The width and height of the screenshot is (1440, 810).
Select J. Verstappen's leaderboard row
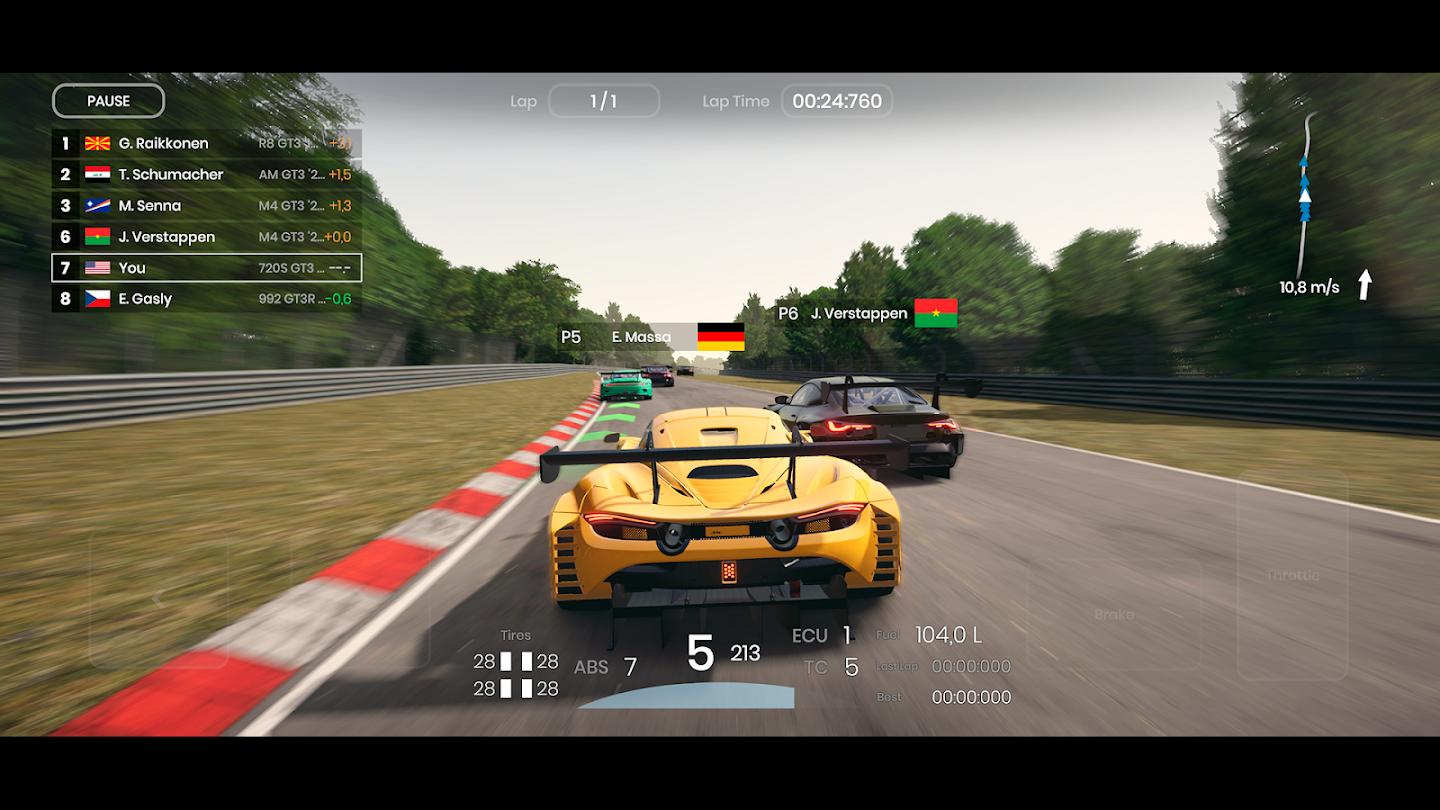pos(206,237)
